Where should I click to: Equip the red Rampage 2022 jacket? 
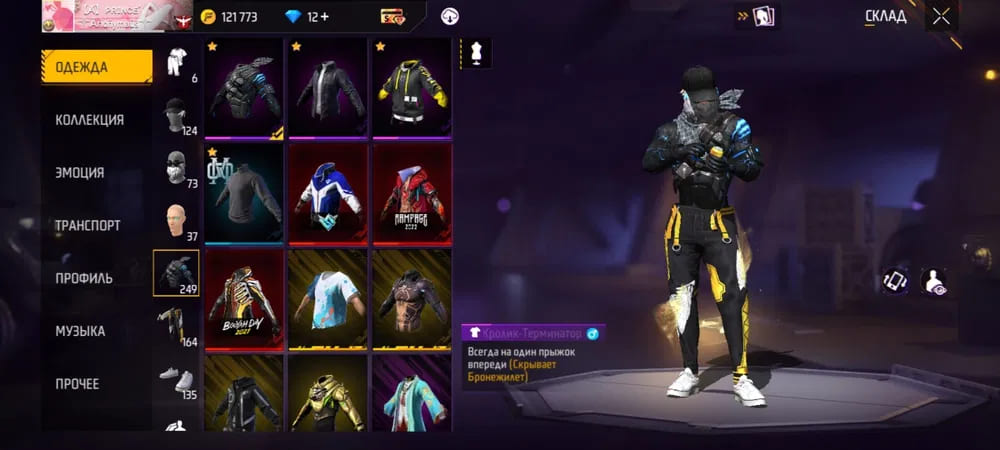click(412, 194)
